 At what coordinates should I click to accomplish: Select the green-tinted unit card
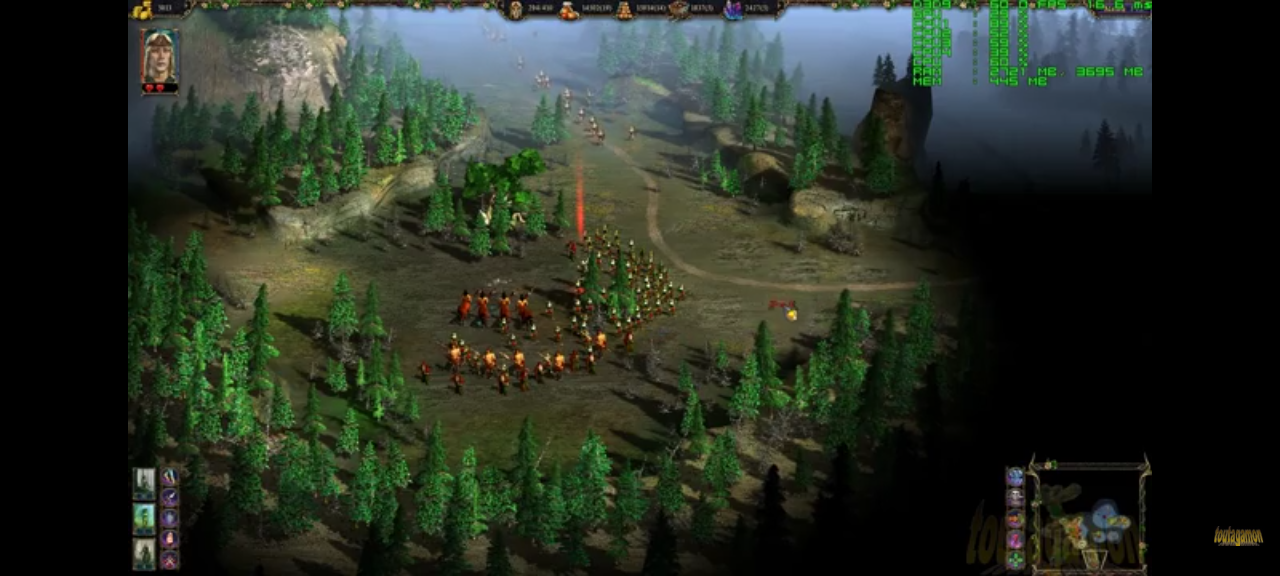(x=144, y=518)
